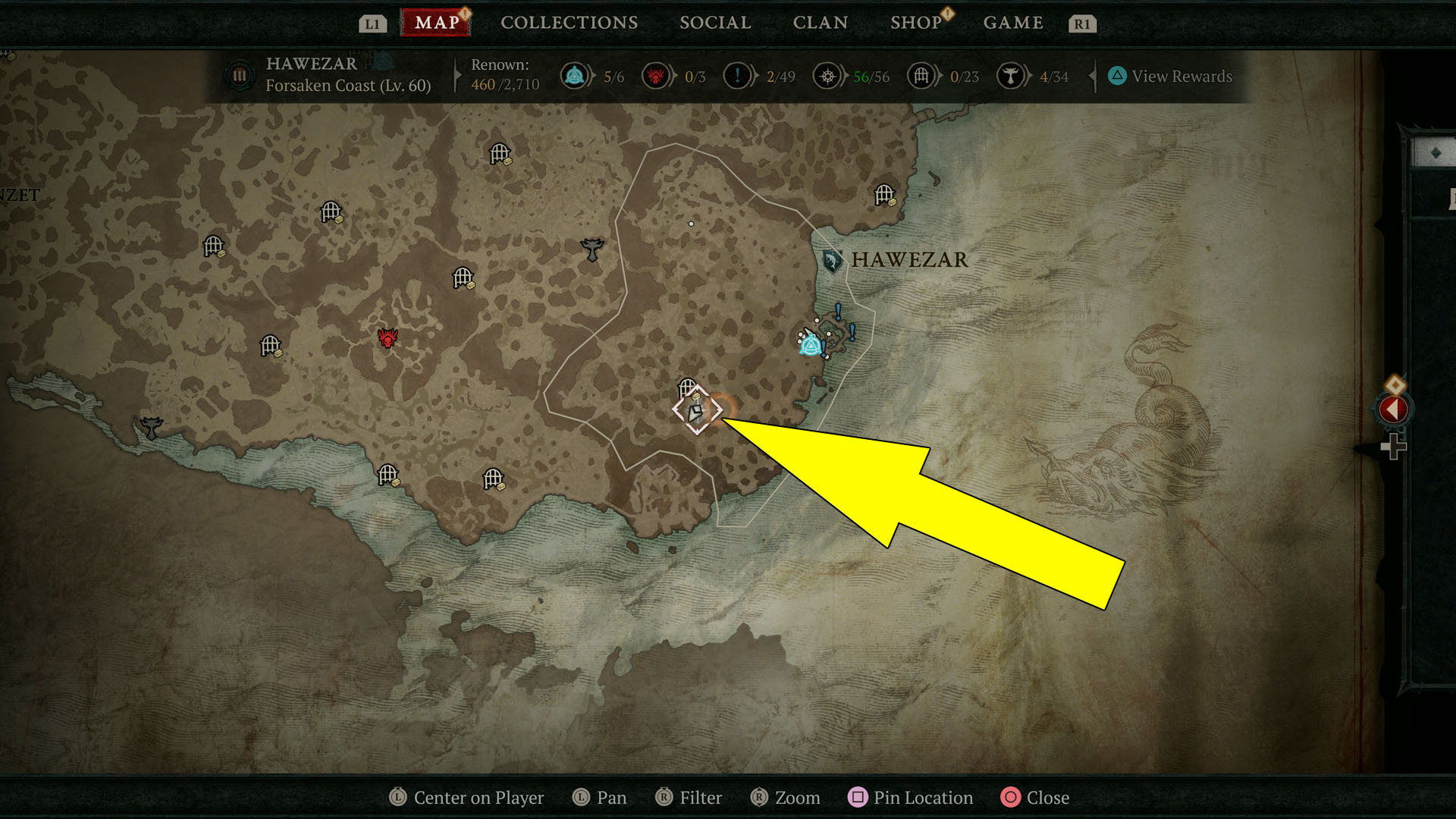Select the Hawezar region shield icon

click(x=832, y=261)
